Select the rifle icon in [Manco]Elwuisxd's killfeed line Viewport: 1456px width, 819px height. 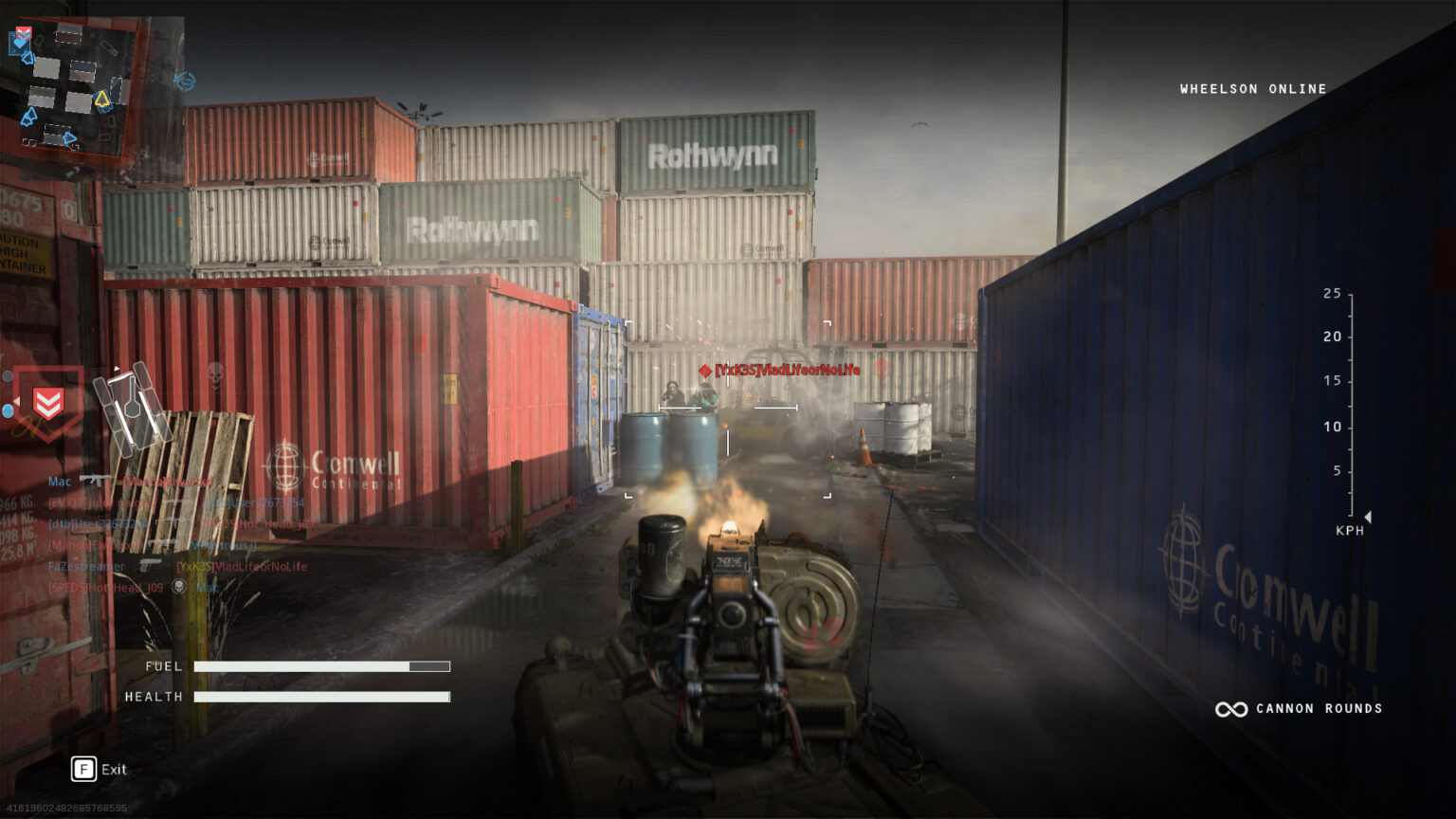[161, 543]
